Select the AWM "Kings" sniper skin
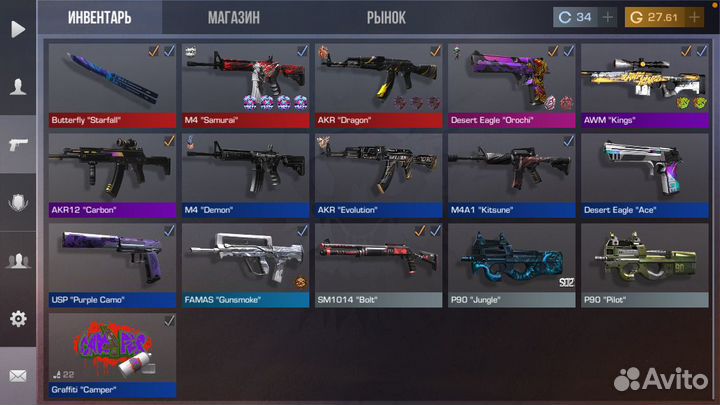 coord(644,84)
